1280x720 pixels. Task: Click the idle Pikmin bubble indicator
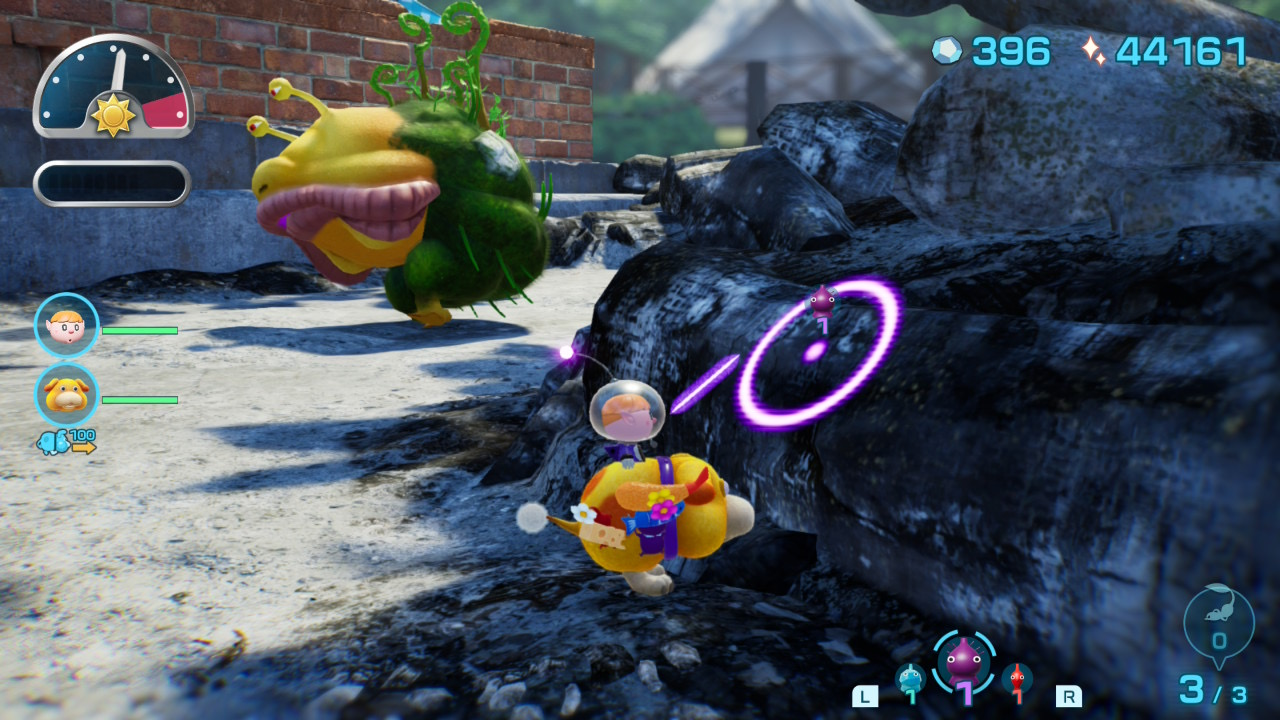1218,627
